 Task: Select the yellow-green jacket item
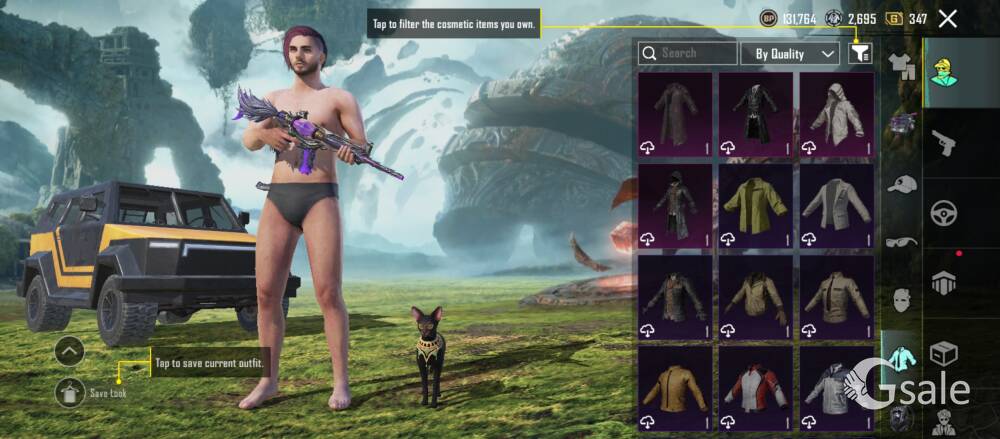click(755, 206)
